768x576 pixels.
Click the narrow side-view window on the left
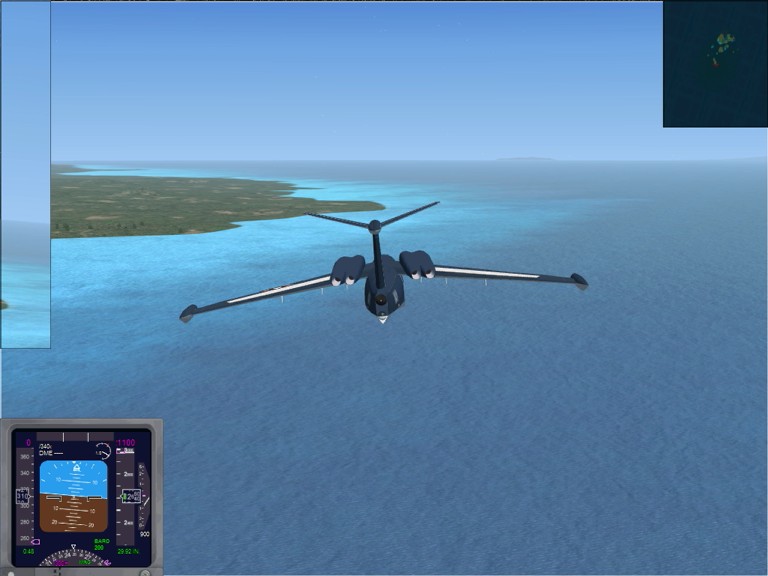coord(25,174)
